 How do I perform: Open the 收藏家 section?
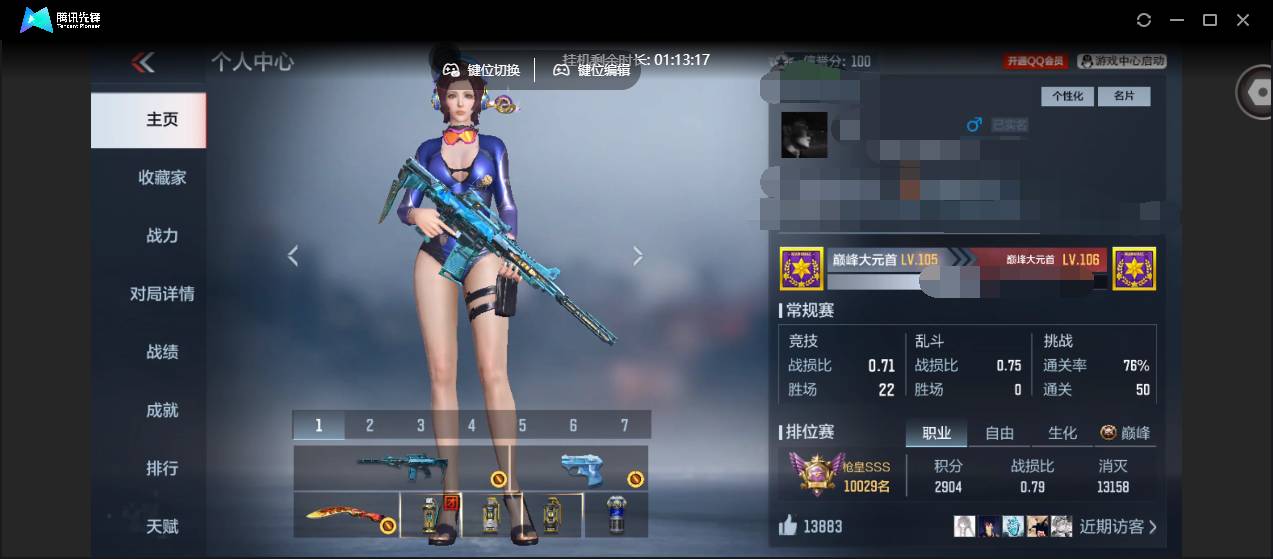(x=161, y=178)
